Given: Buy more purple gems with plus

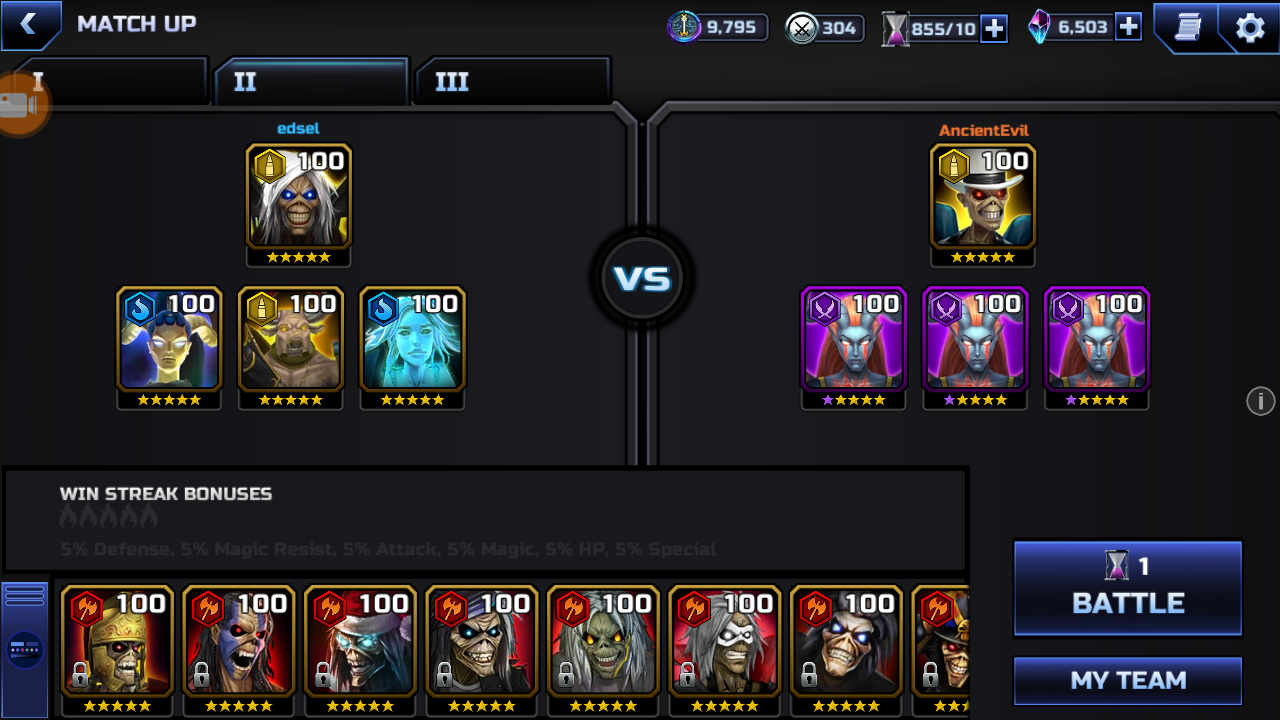Looking at the screenshot, I should pyautogui.click(x=1128, y=27).
